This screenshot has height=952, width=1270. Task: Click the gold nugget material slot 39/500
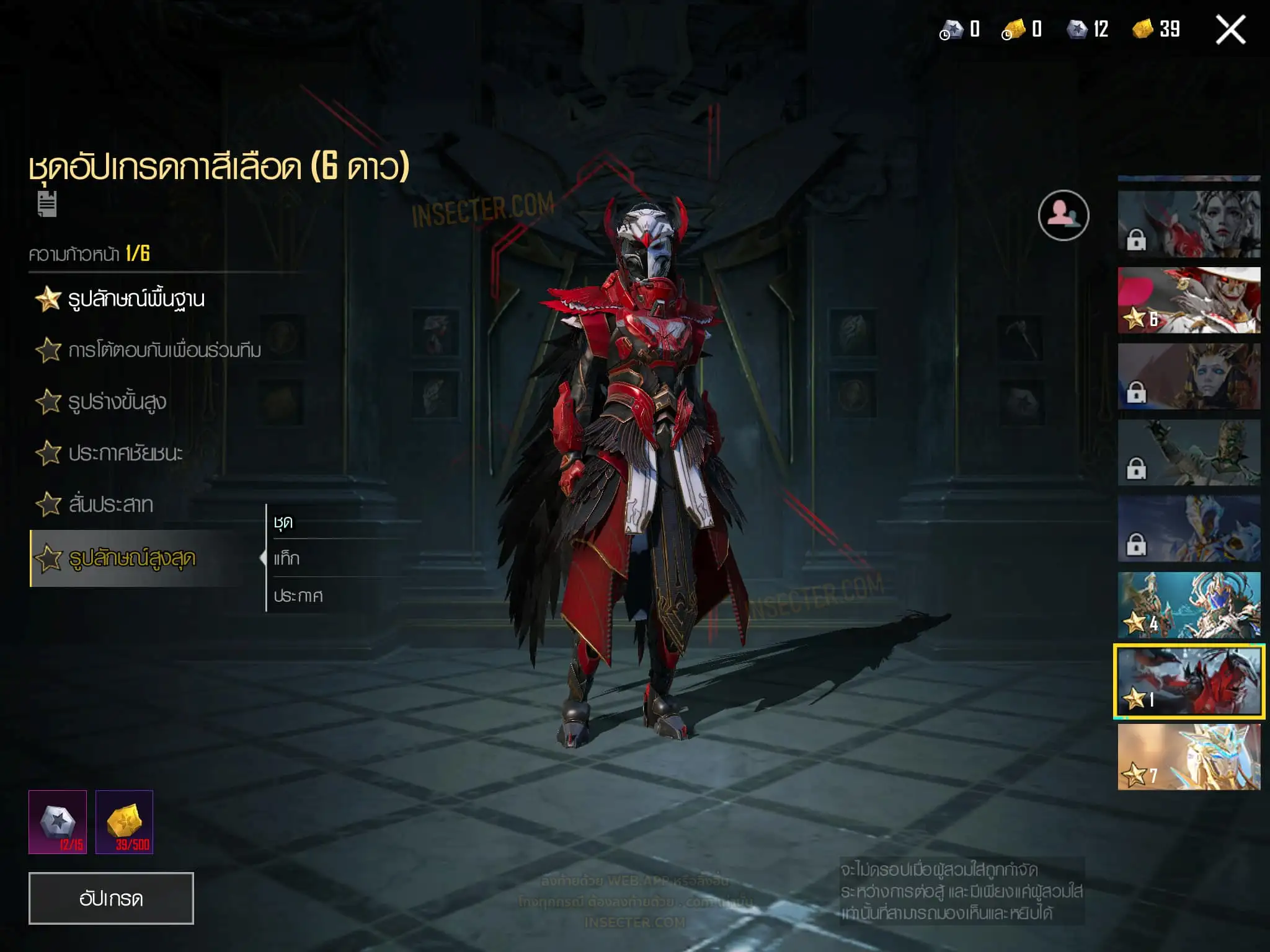[x=124, y=822]
